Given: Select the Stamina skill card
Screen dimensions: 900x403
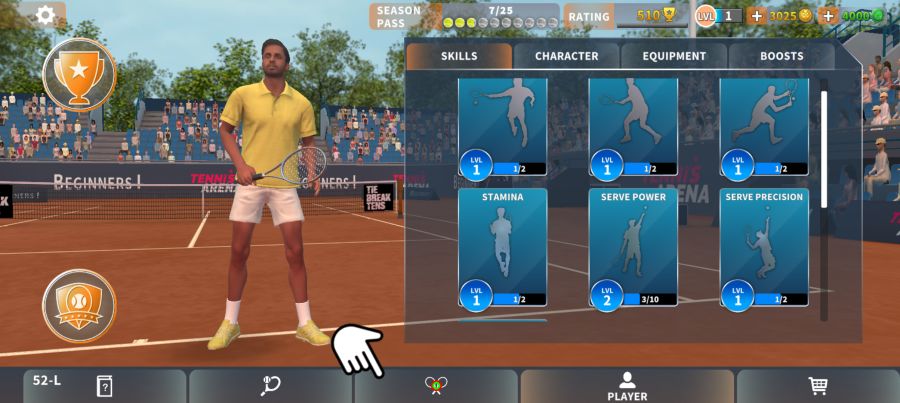Looking at the screenshot, I should click(x=503, y=247).
